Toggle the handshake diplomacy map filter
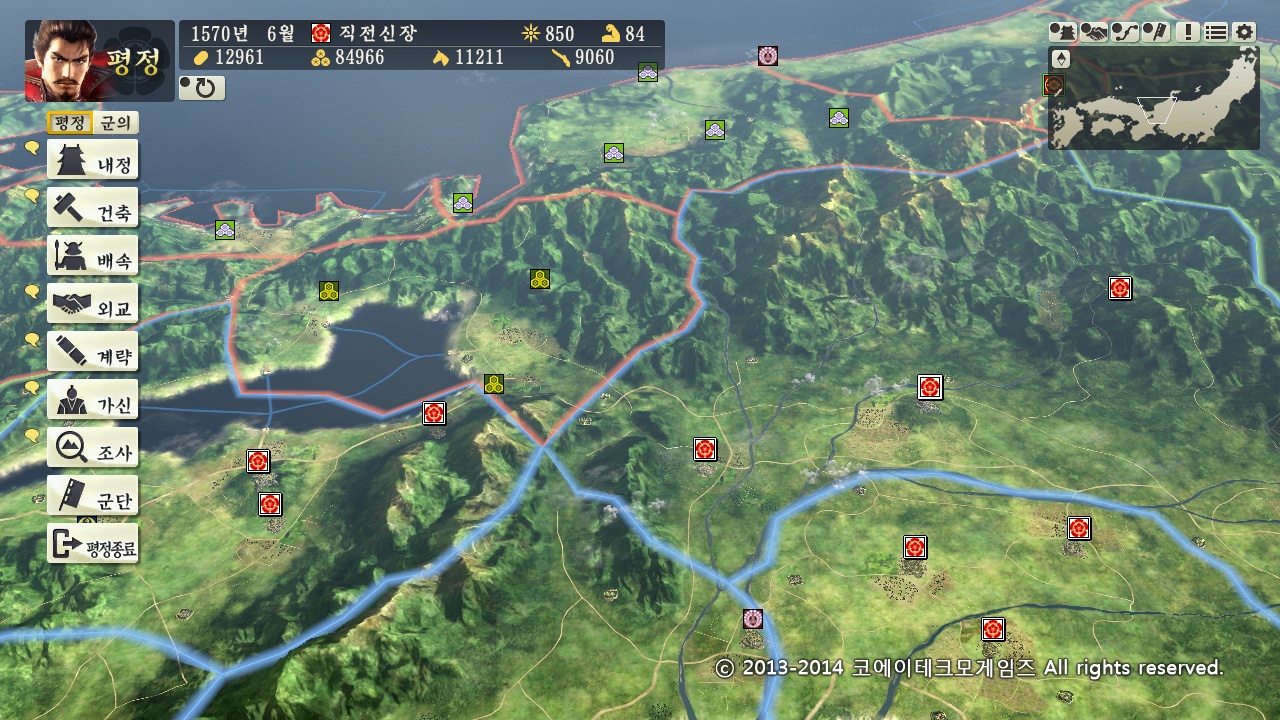 coord(1094,32)
